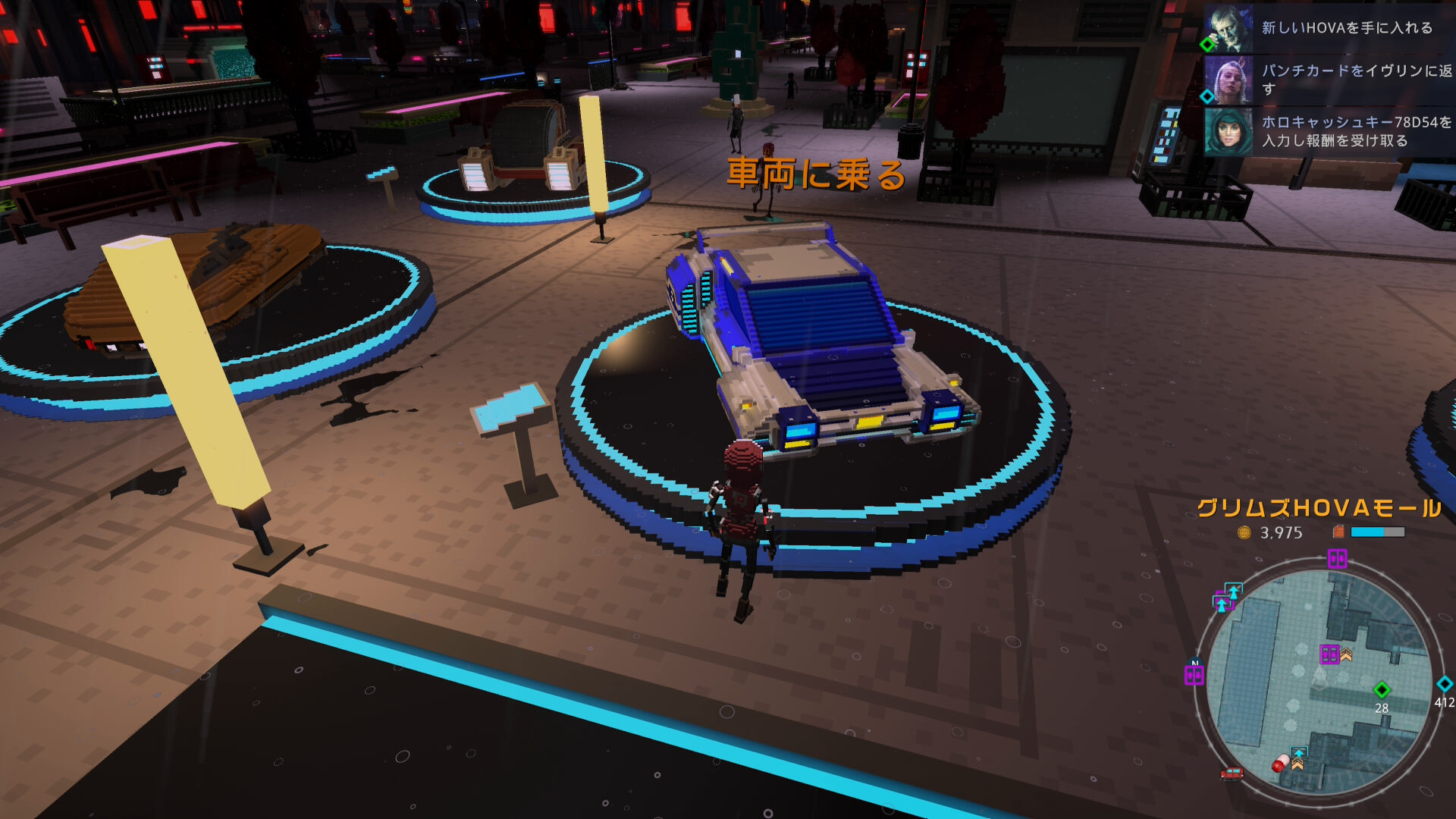The width and height of the screenshot is (1456, 819).
Task: Click the red car icon on minimap edge
Action: click(x=1232, y=773)
